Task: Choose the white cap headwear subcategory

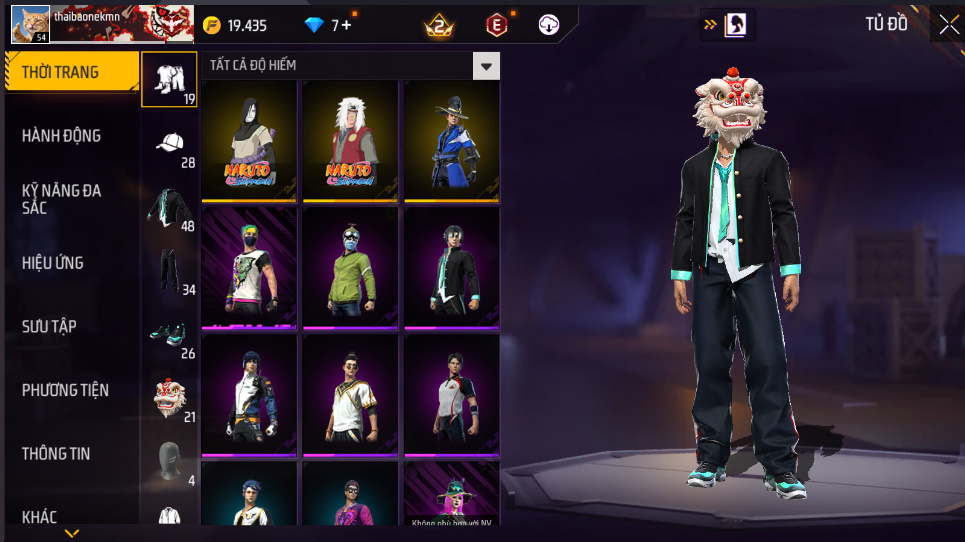Action: coord(169,143)
